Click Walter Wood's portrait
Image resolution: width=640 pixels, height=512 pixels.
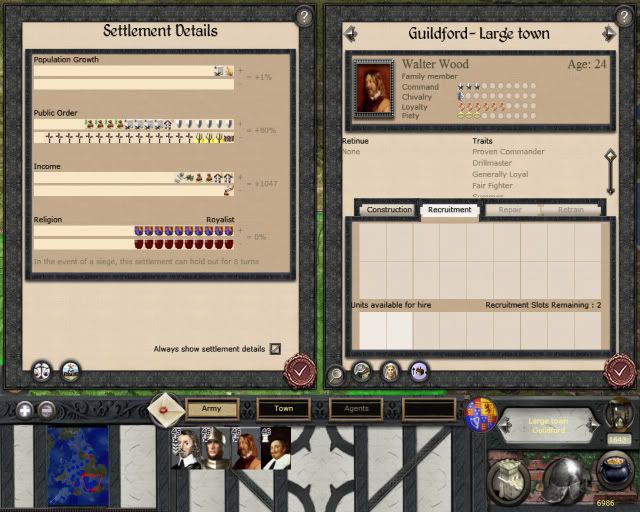(x=373, y=88)
